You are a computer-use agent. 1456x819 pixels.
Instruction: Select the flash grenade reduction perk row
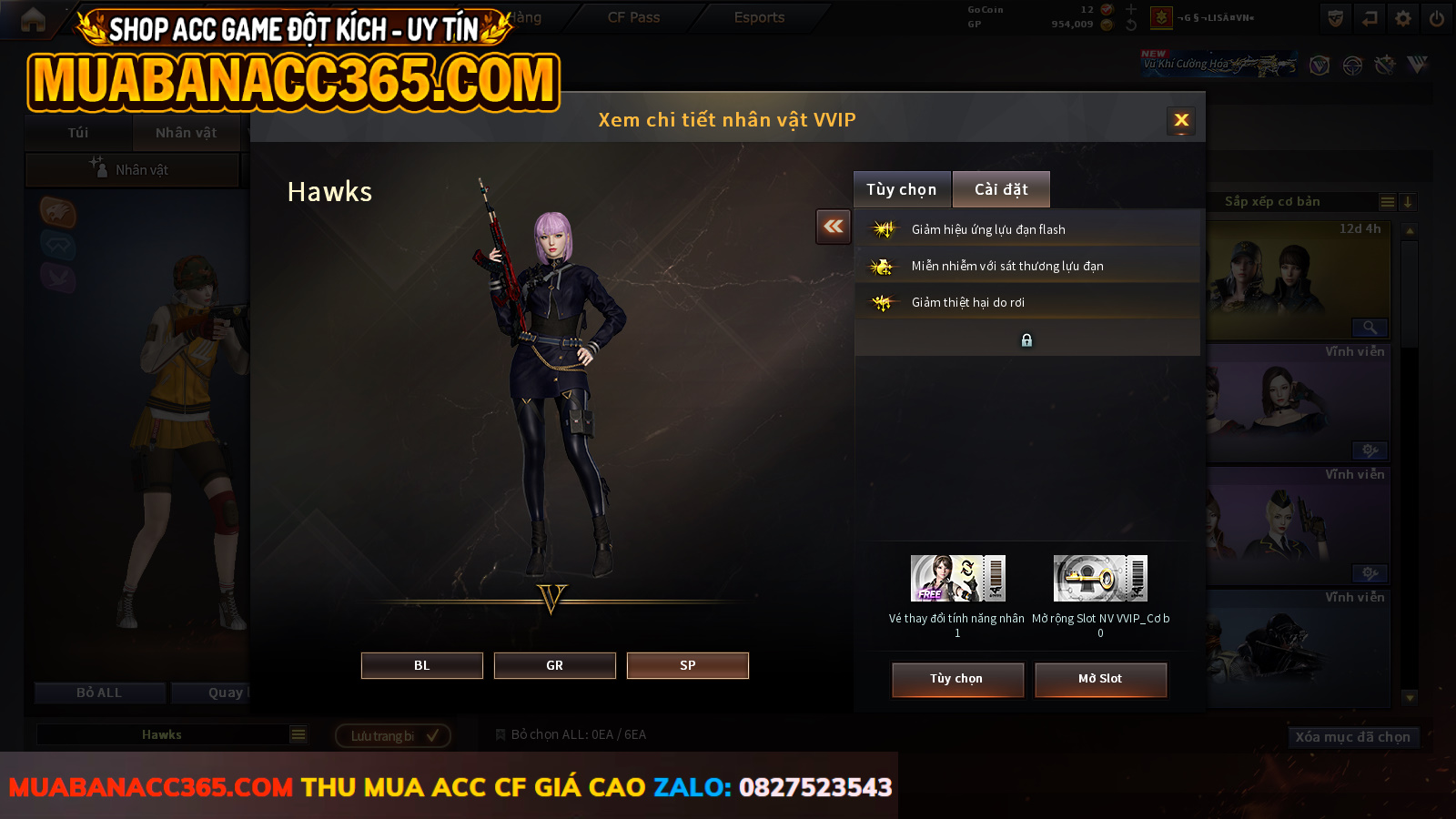coord(1026,229)
